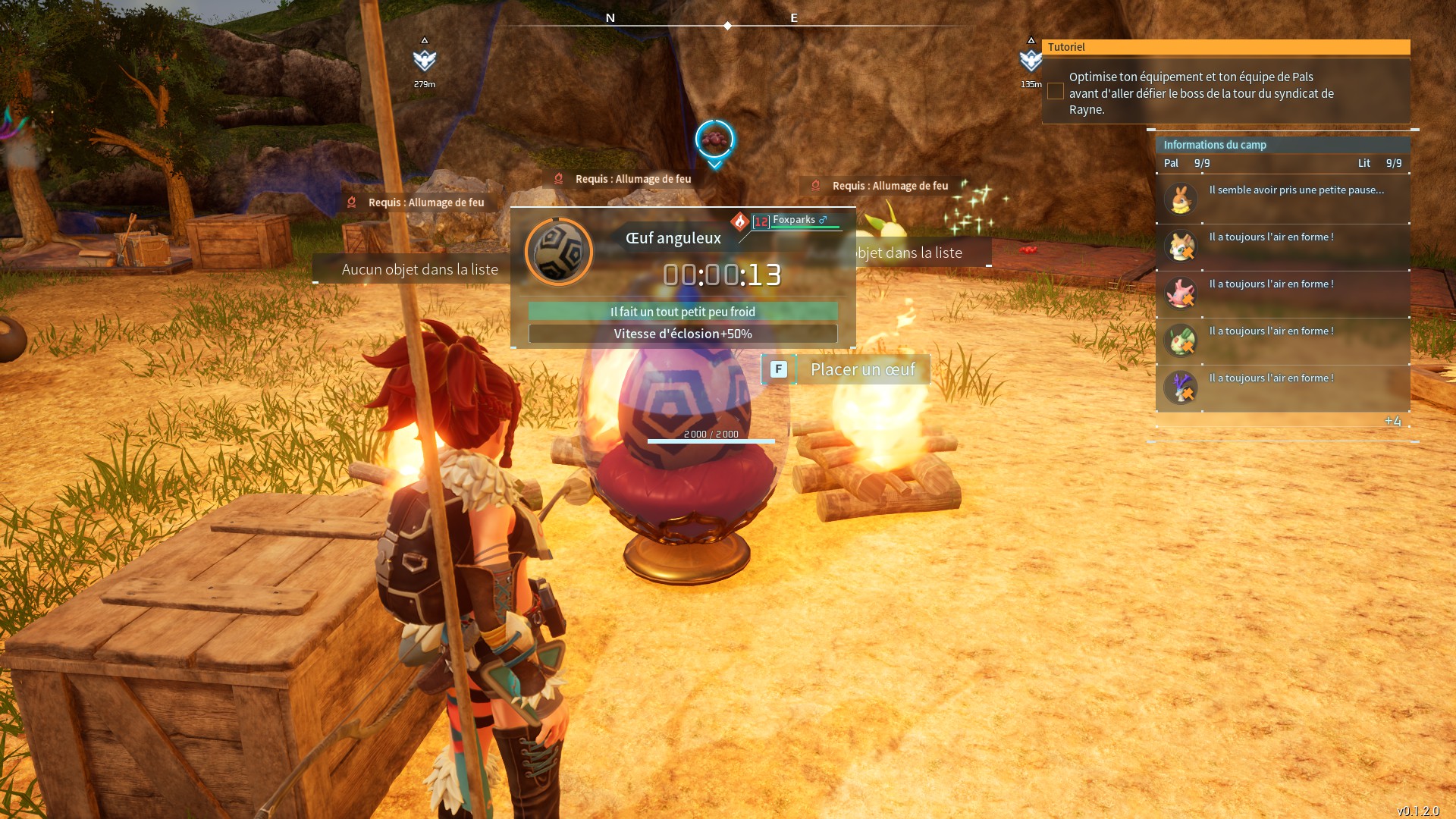The height and width of the screenshot is (819, 1456).
Task: Click the 135m waypoint marker
Action: click(x=1030, y=60)
